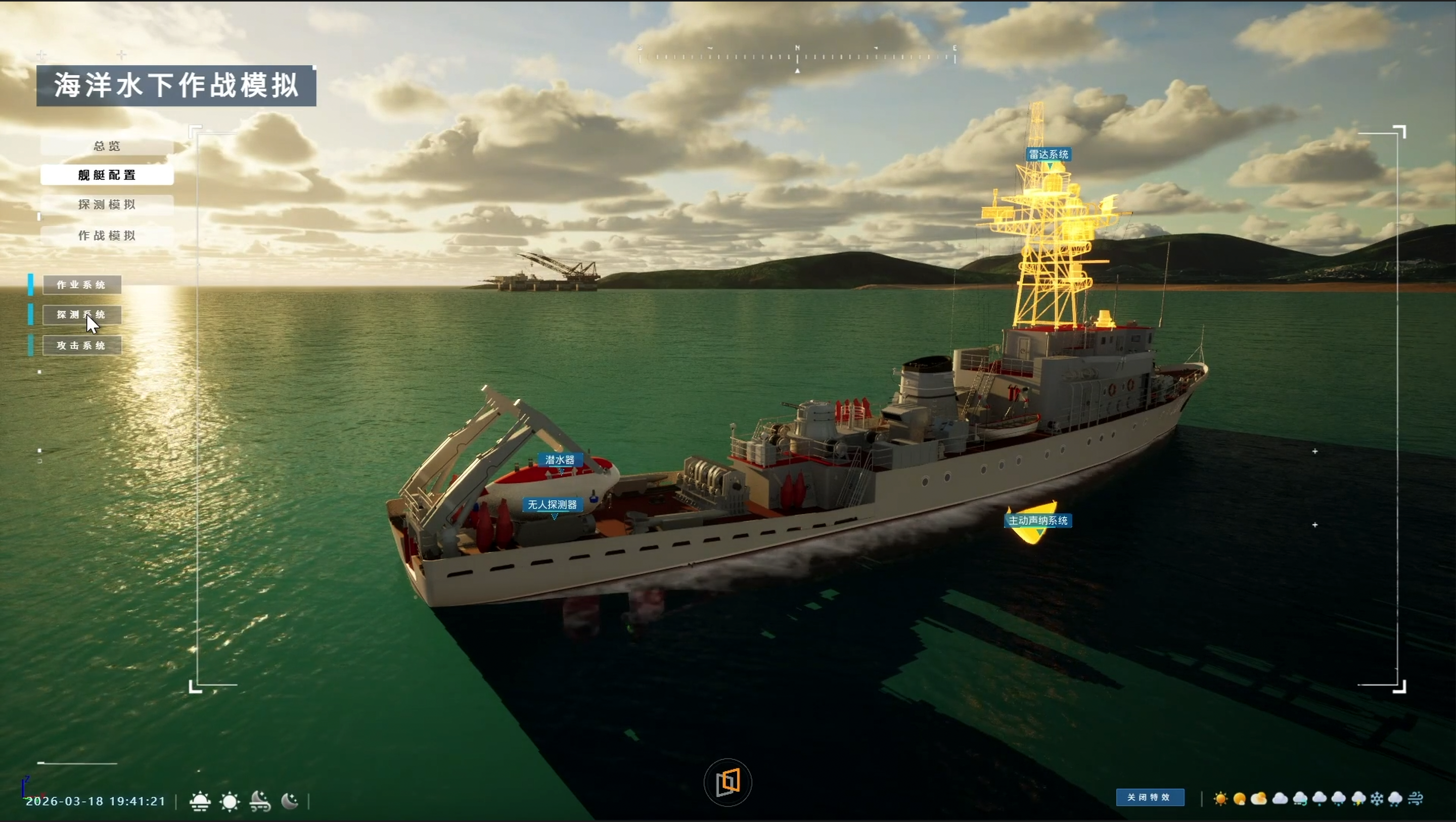The height and width of the screenshot is (822, 1456).
Task: Open the 总览 overview menu entry
Action: click(x=107, y=147)
